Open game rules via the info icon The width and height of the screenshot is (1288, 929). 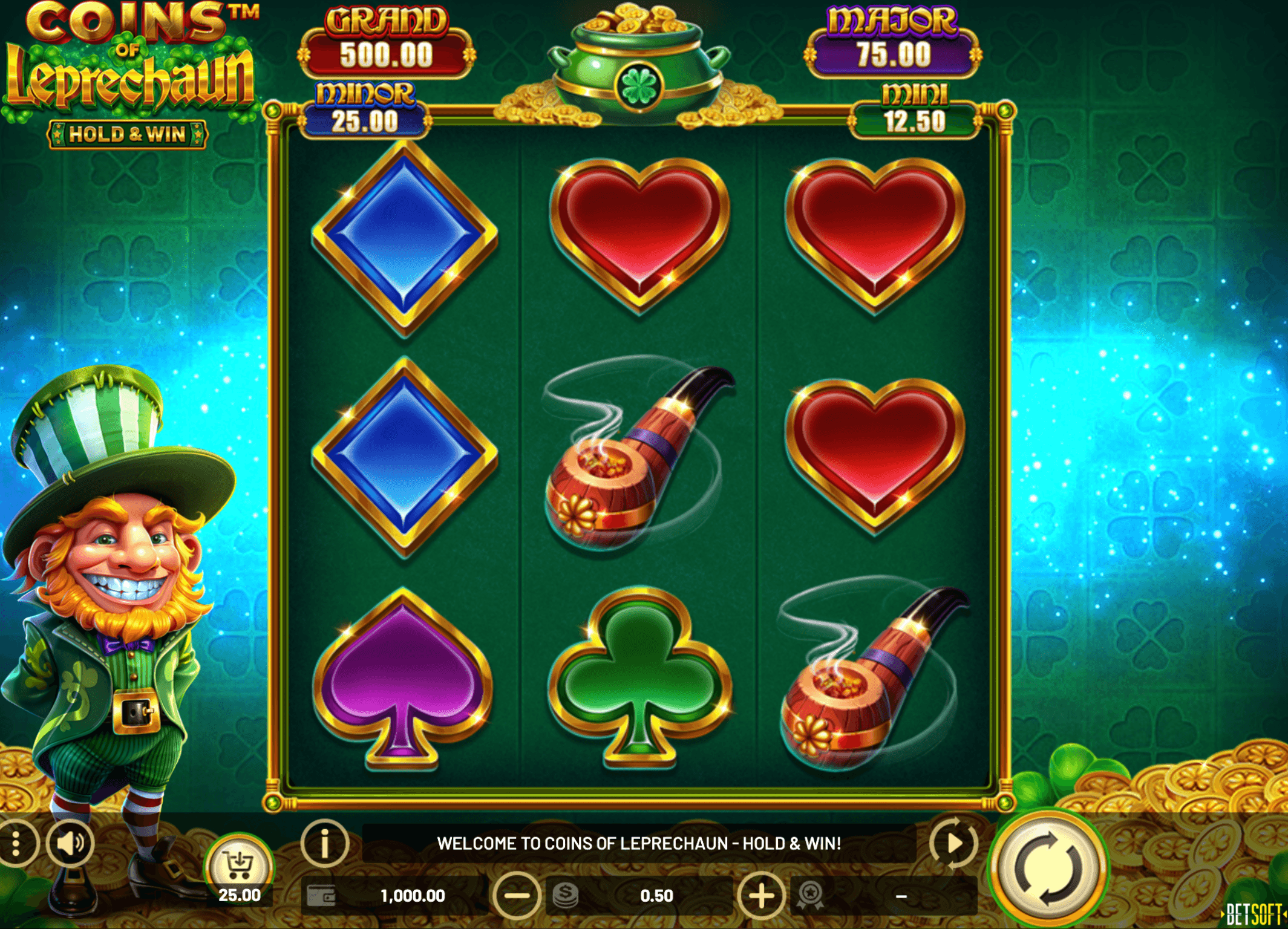pos(325,843)
